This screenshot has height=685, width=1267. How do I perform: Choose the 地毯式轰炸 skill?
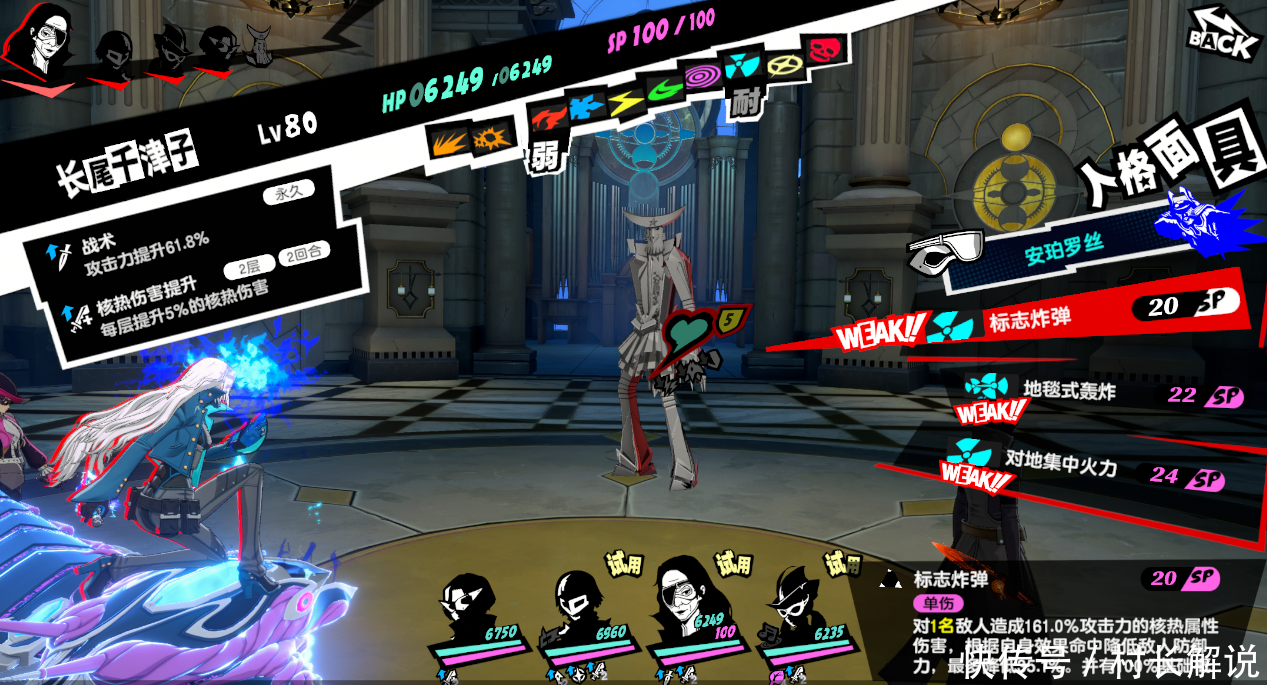(1070, 392)
